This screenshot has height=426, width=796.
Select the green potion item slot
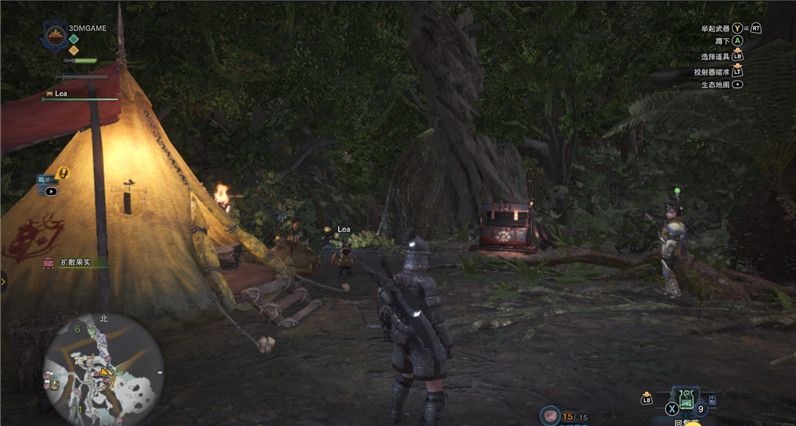[x=687, y=400]
